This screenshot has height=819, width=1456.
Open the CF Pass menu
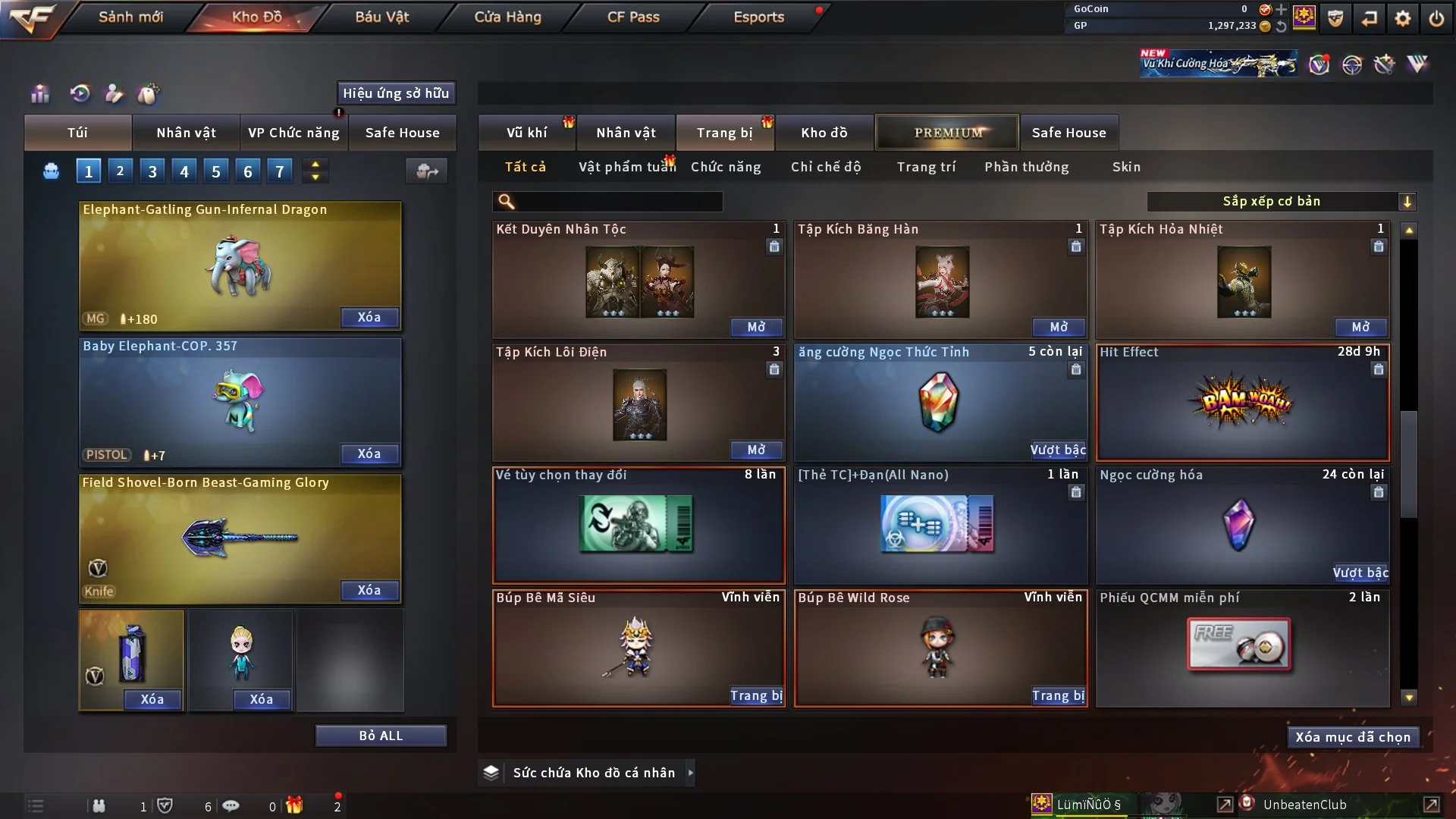coord(633,17)
